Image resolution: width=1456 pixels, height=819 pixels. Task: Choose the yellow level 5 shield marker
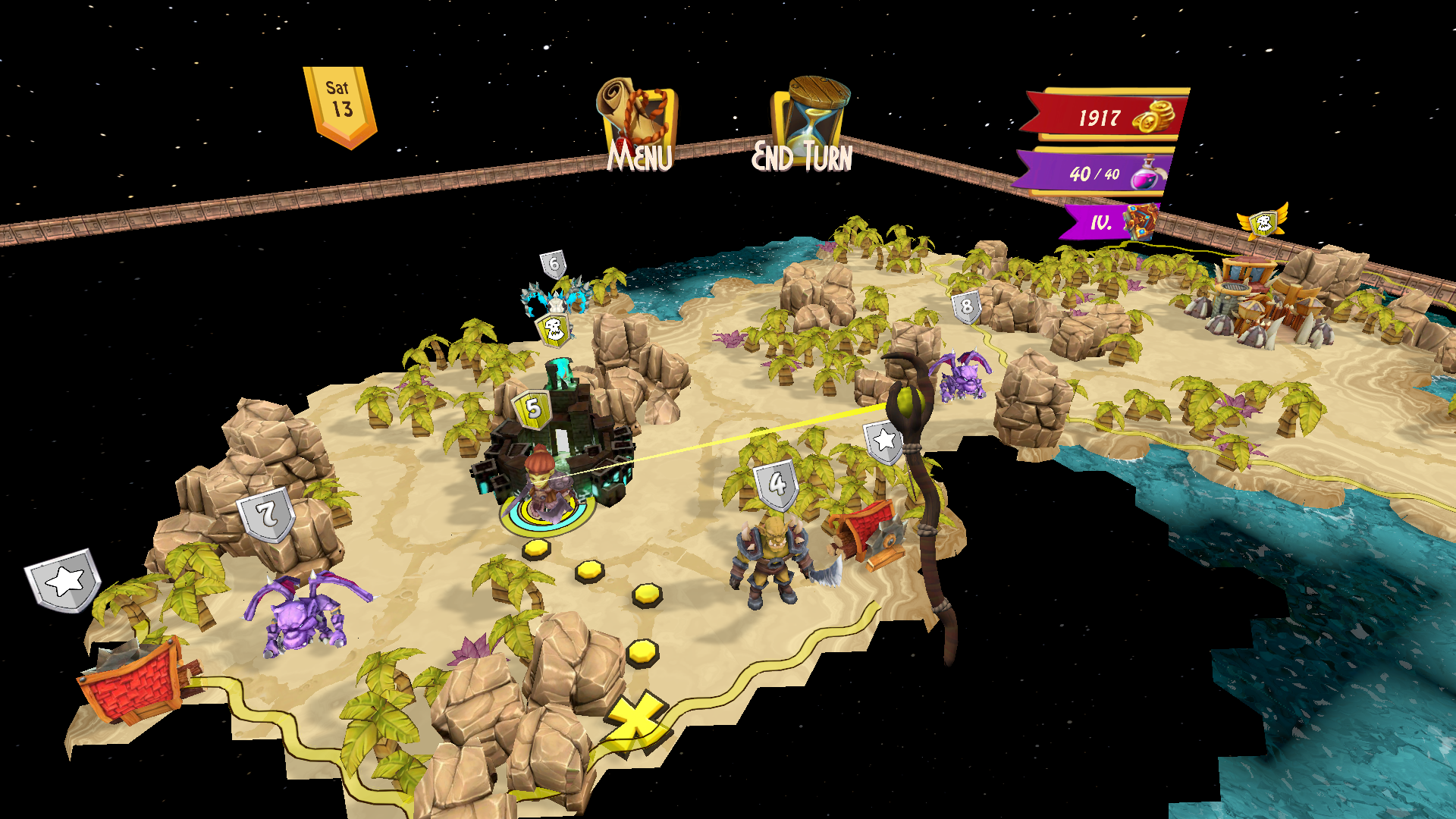click(x=533, y=408)
